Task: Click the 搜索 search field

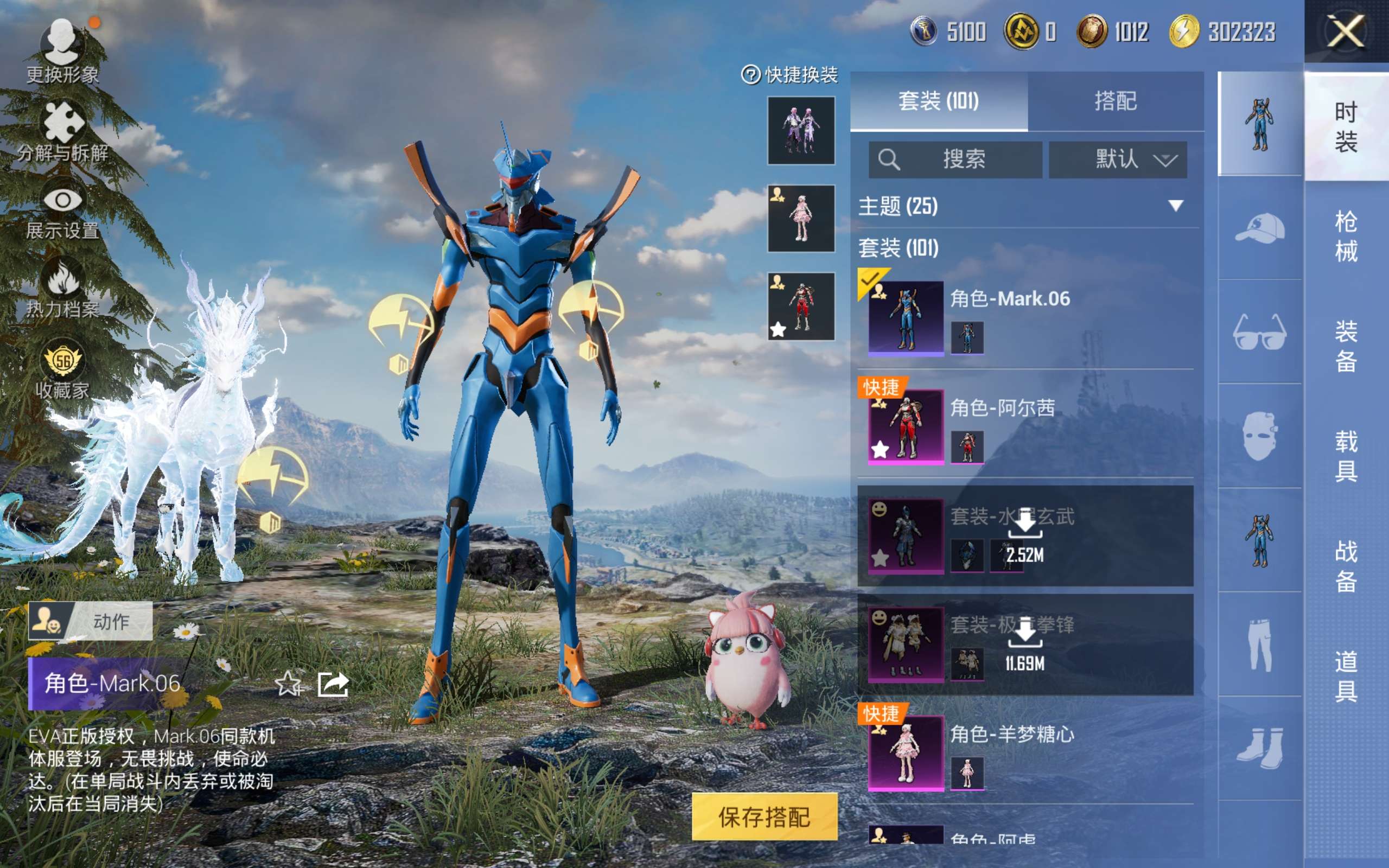Action: pyautogui.click(x=955, y=159)
